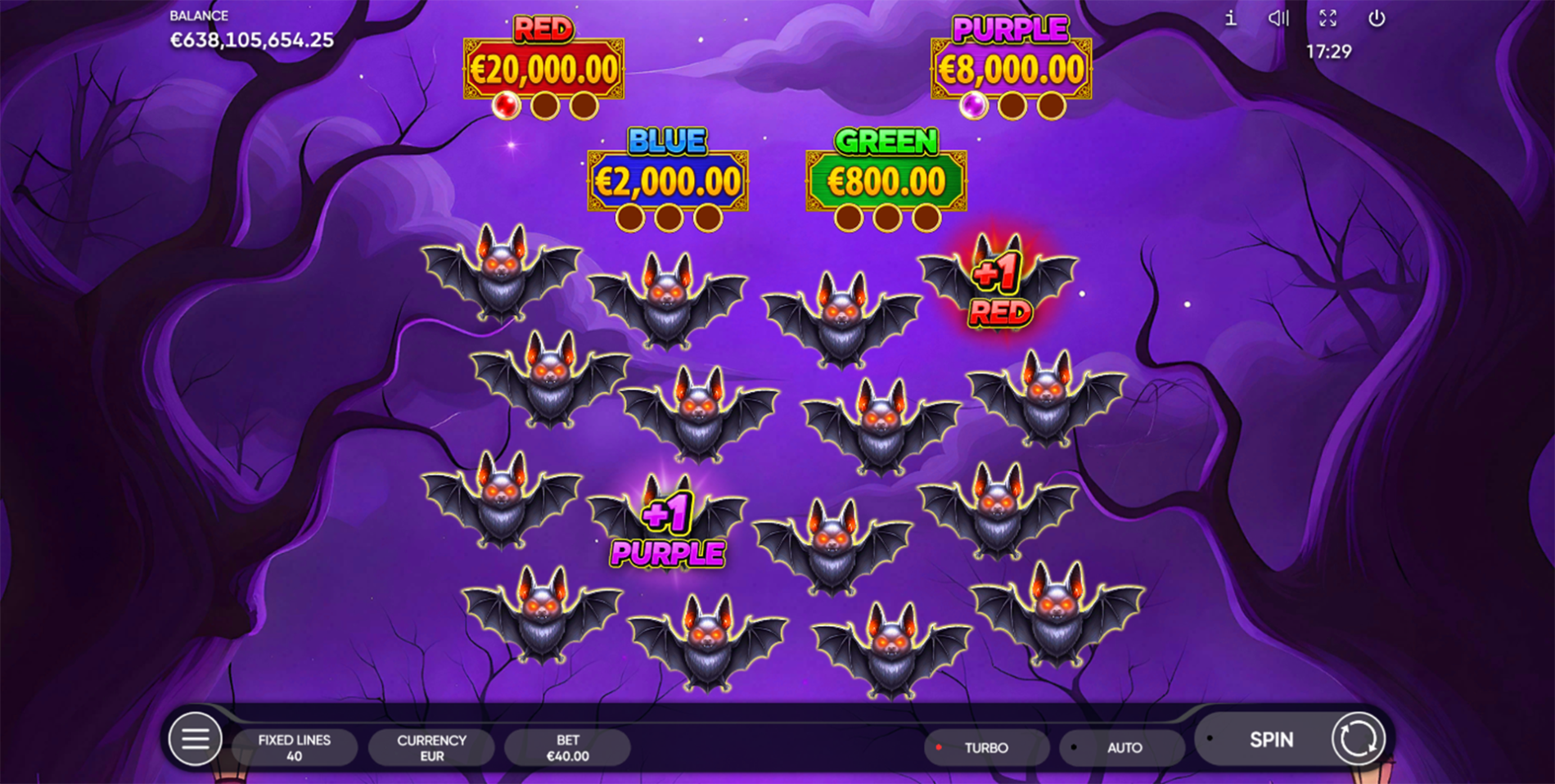Screen dimensions: 1555x784
Task: Click the BALANCE amount display
Action: (250, 38)
